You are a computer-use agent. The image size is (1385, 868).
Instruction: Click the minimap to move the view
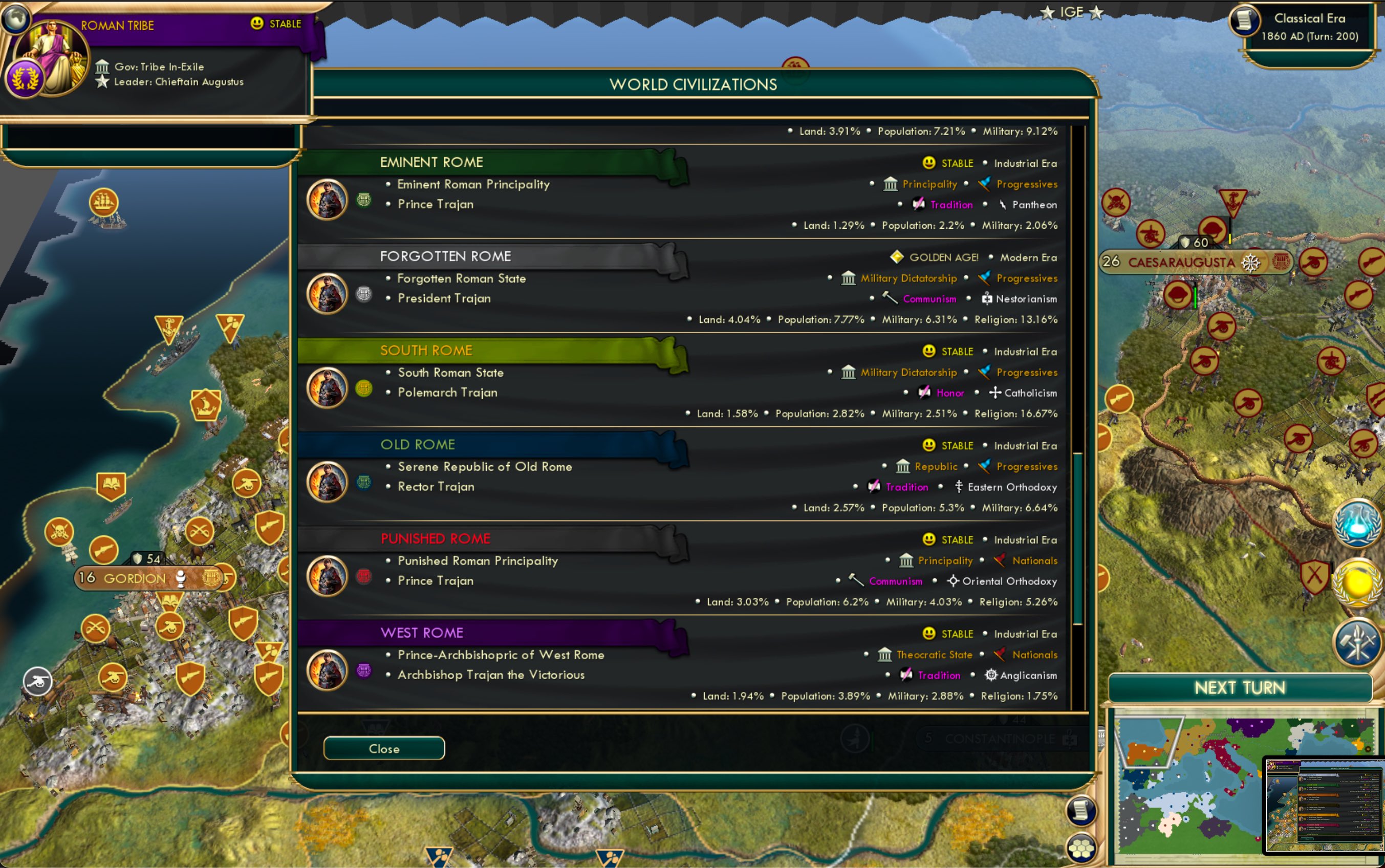(x=1188, y=787)
